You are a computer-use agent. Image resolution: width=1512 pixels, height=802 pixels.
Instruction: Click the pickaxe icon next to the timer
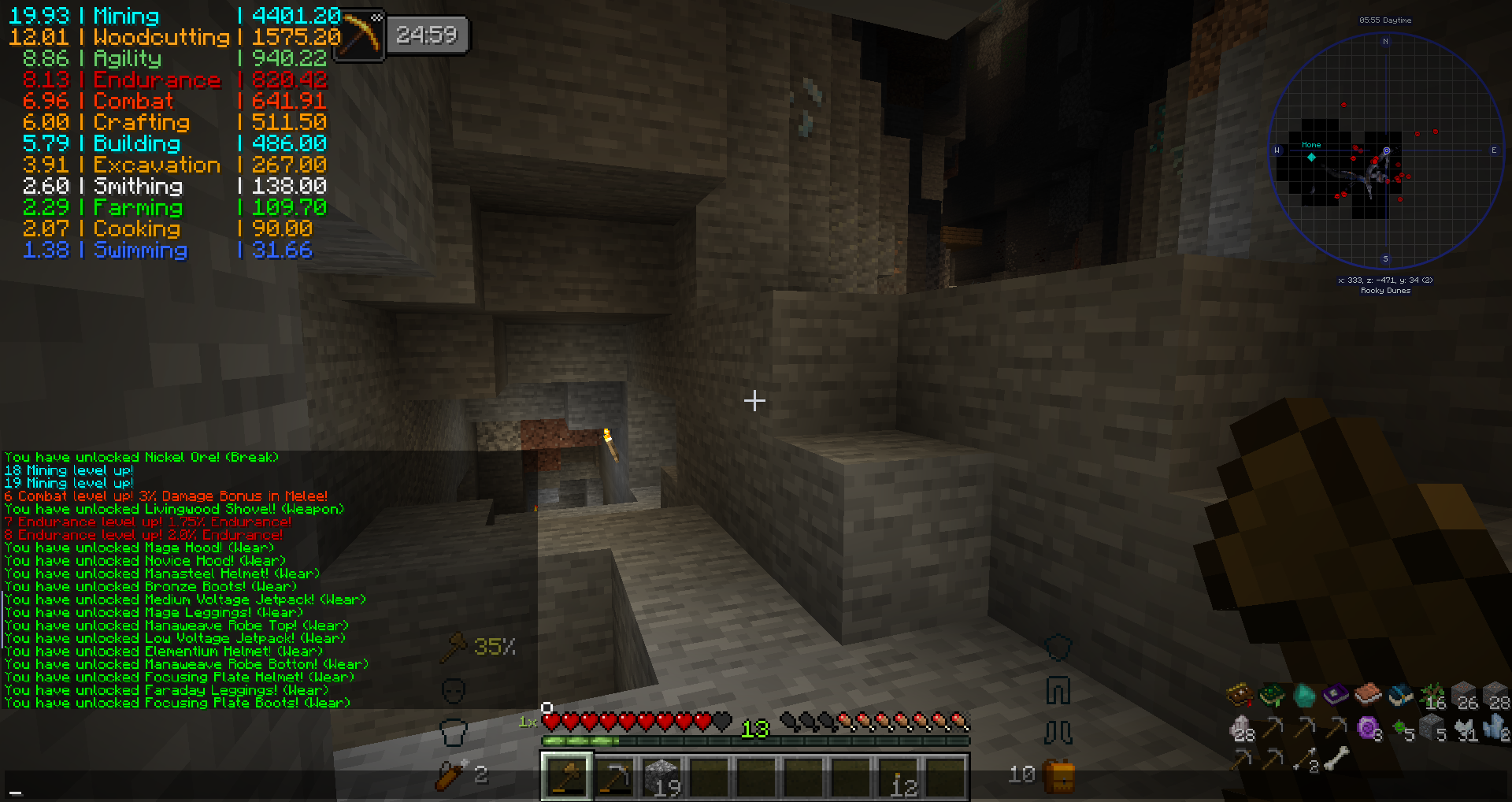359,34
